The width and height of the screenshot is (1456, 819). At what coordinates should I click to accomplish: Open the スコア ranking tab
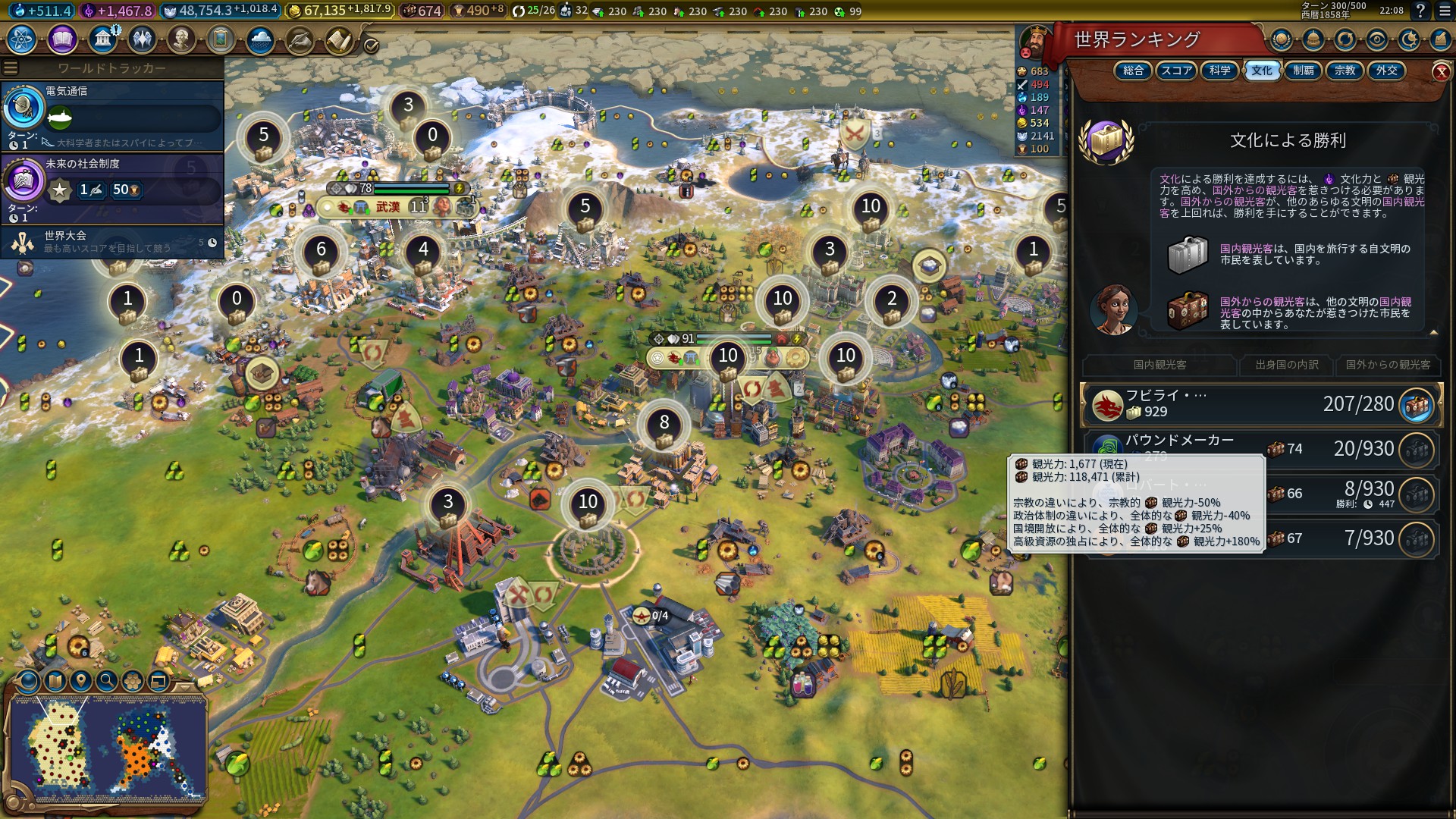pos(1176,71)
